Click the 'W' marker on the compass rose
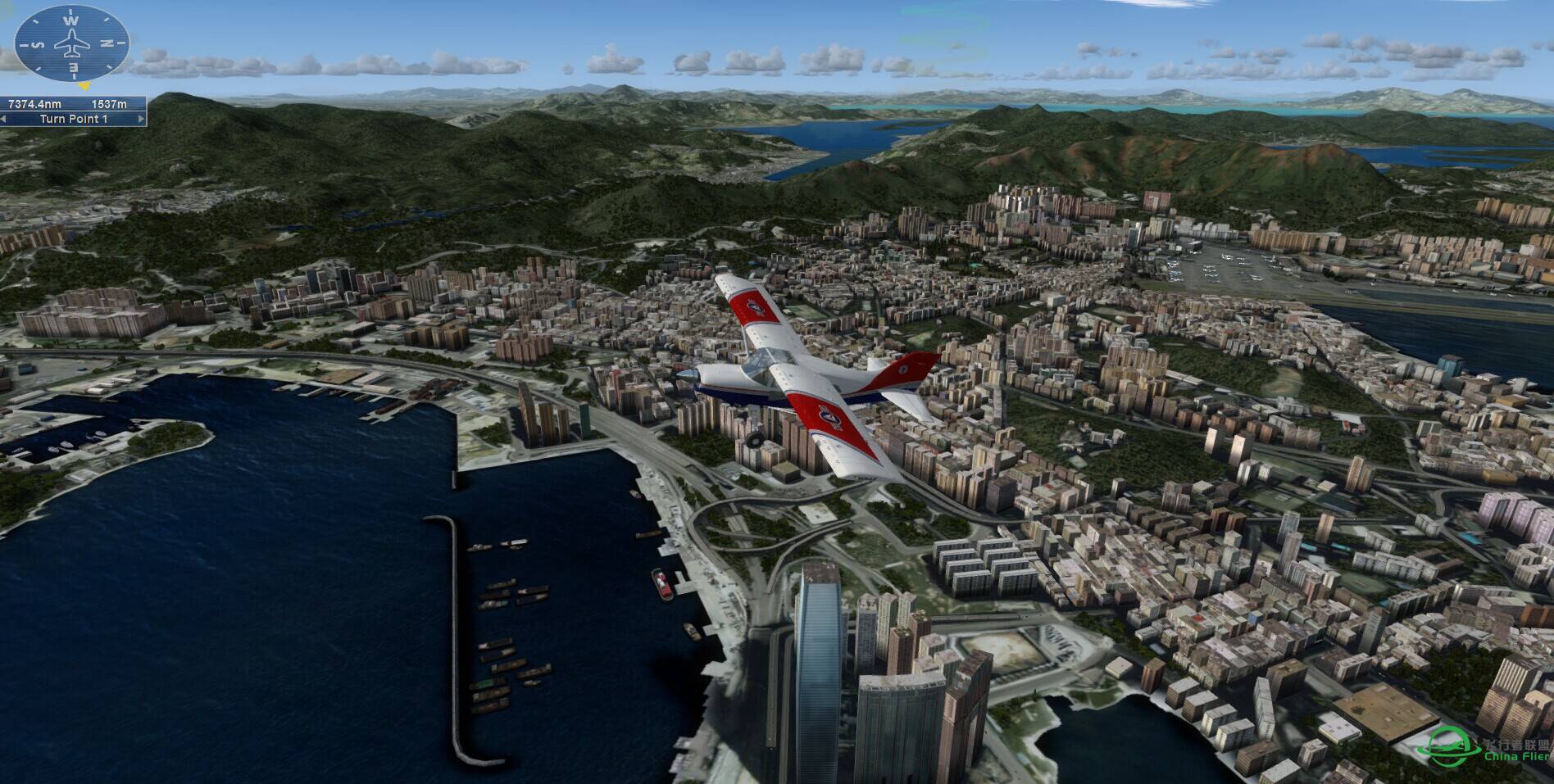 pyautogui.click(x=70, y=20)
